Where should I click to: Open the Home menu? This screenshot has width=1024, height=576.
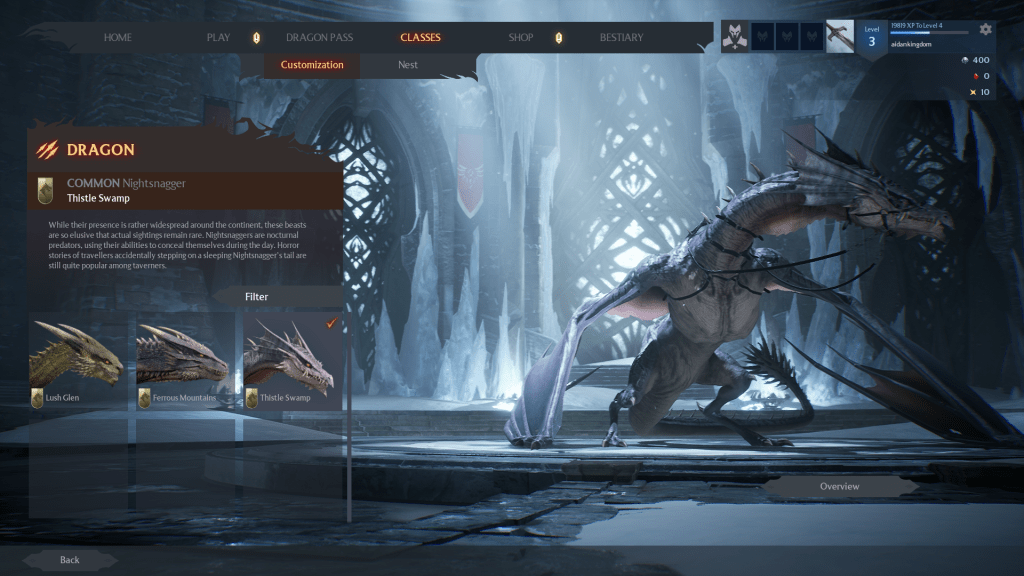[118, 38]
